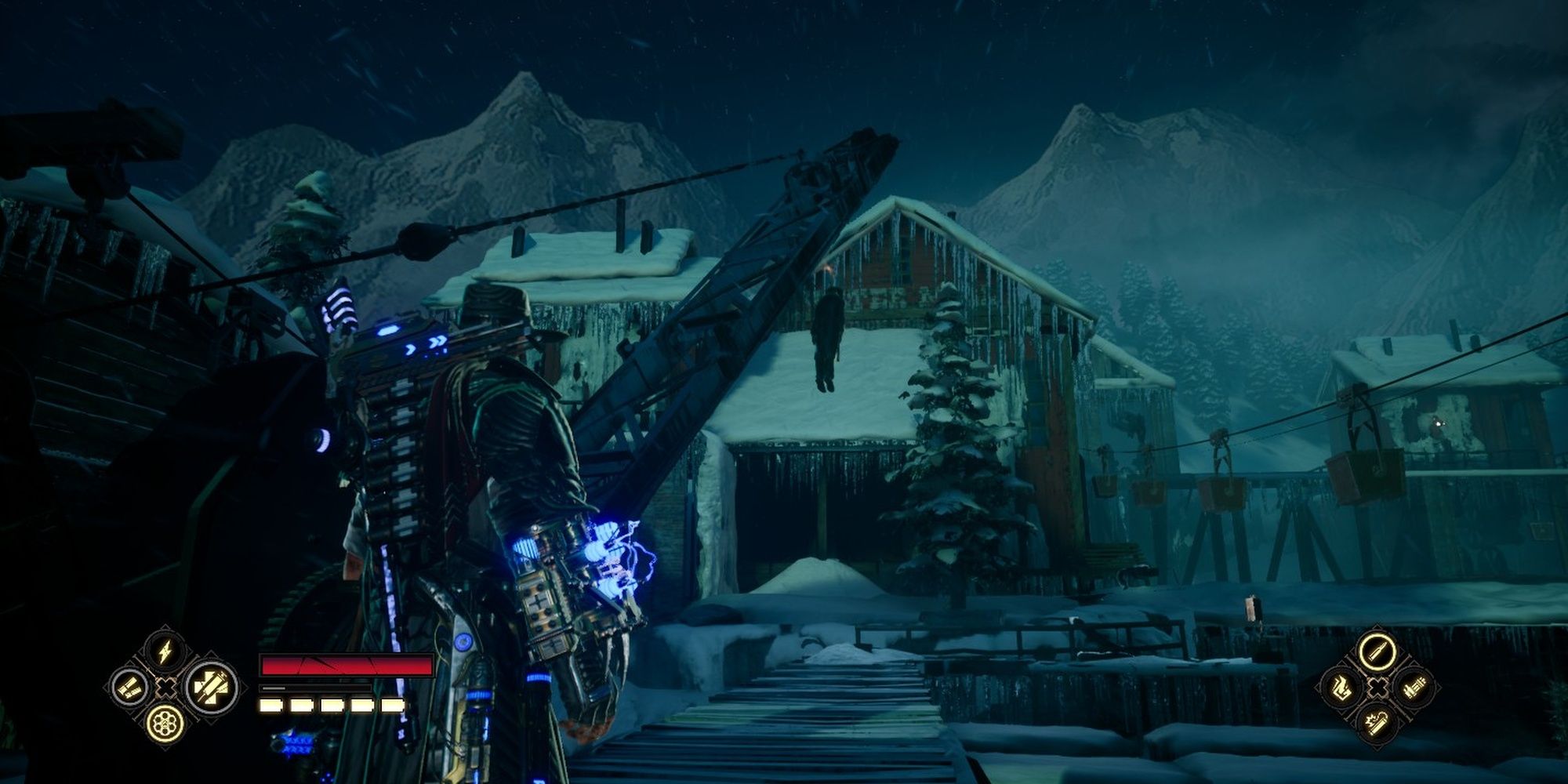Click the X center of the left weapon wheel
The width and height of the screenshot is (1568, 784).
(165, 688)
